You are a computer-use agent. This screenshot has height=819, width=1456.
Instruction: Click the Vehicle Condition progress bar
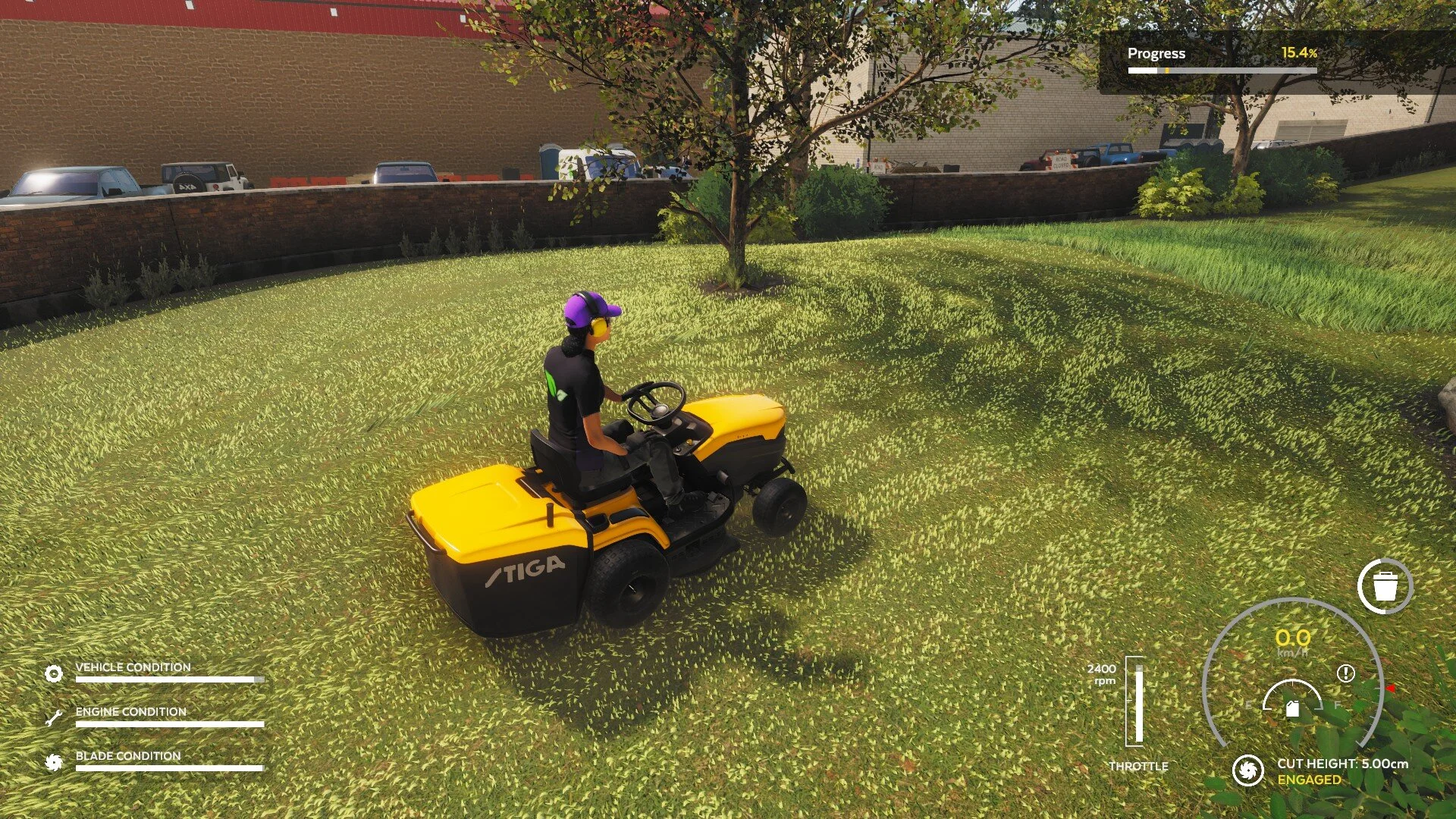168,679
